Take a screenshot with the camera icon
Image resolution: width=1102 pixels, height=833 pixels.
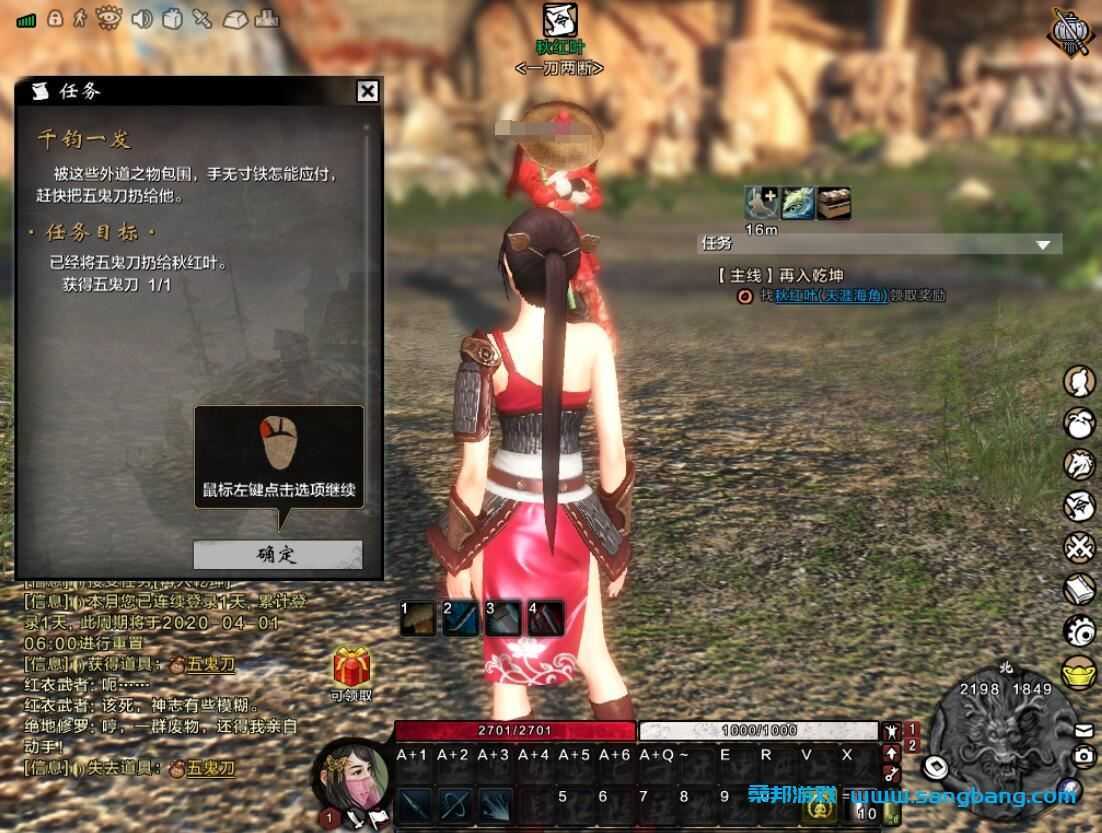click(1084, 757)
